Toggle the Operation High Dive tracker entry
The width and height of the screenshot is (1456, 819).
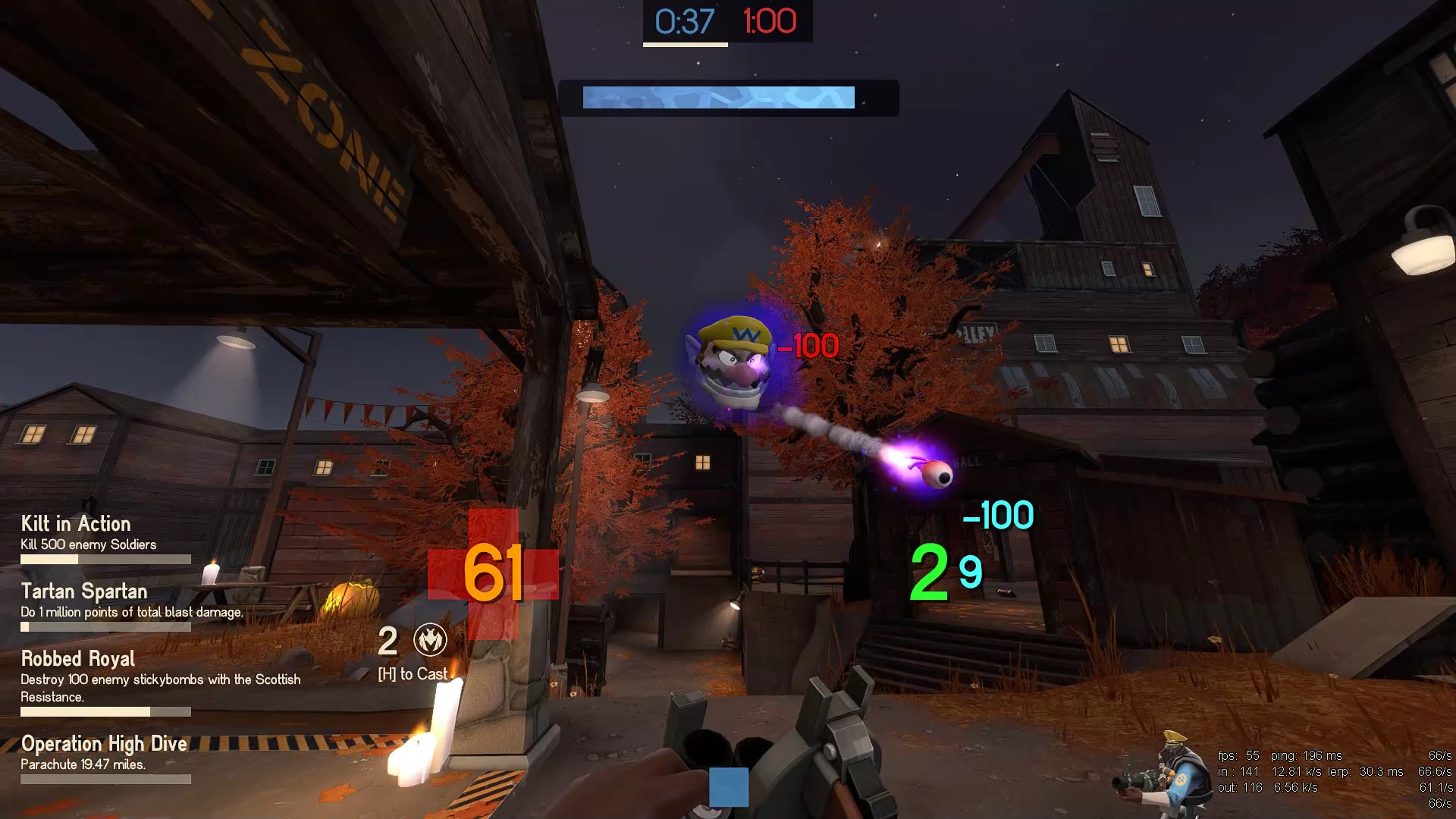point(104,744)
